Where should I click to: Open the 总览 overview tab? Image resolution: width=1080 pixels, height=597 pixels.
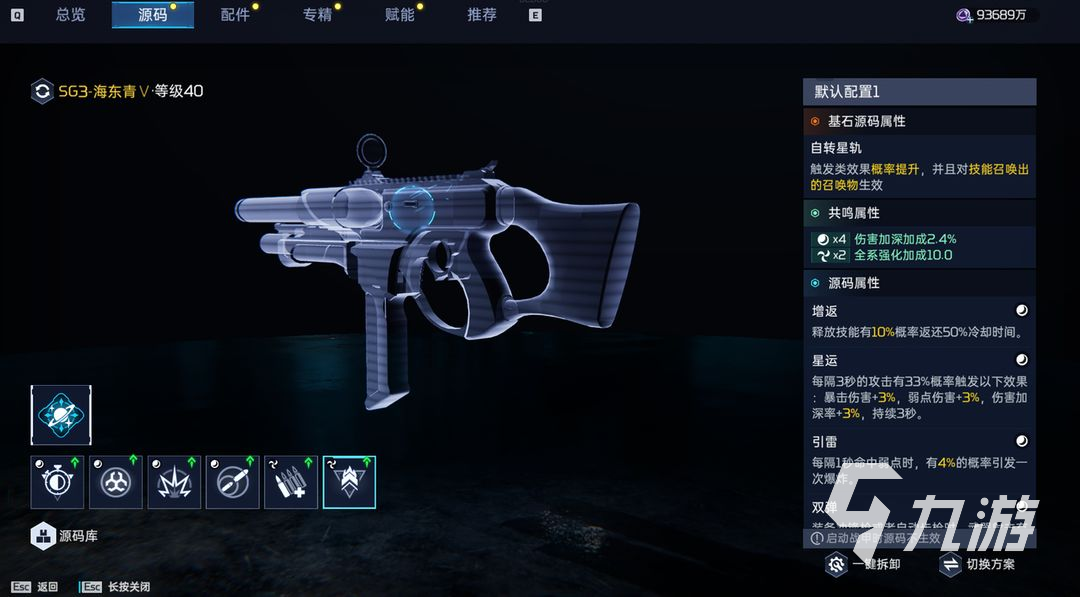click(x=70, y=15)
